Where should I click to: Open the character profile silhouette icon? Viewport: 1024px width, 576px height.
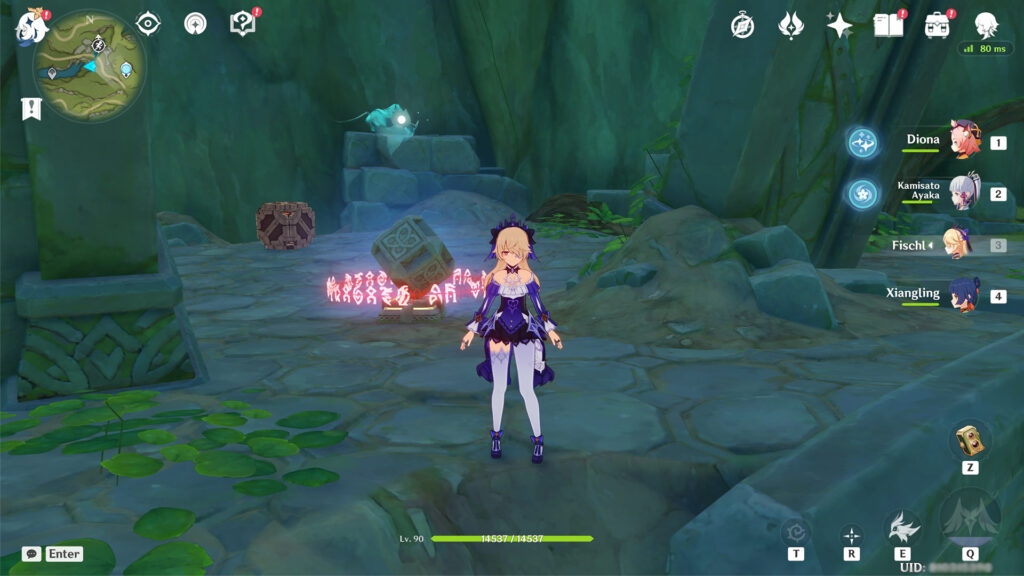986,25
